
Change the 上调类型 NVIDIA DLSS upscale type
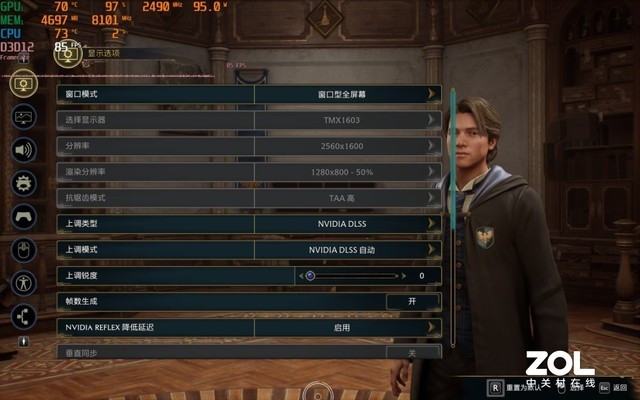click(340, 223)
